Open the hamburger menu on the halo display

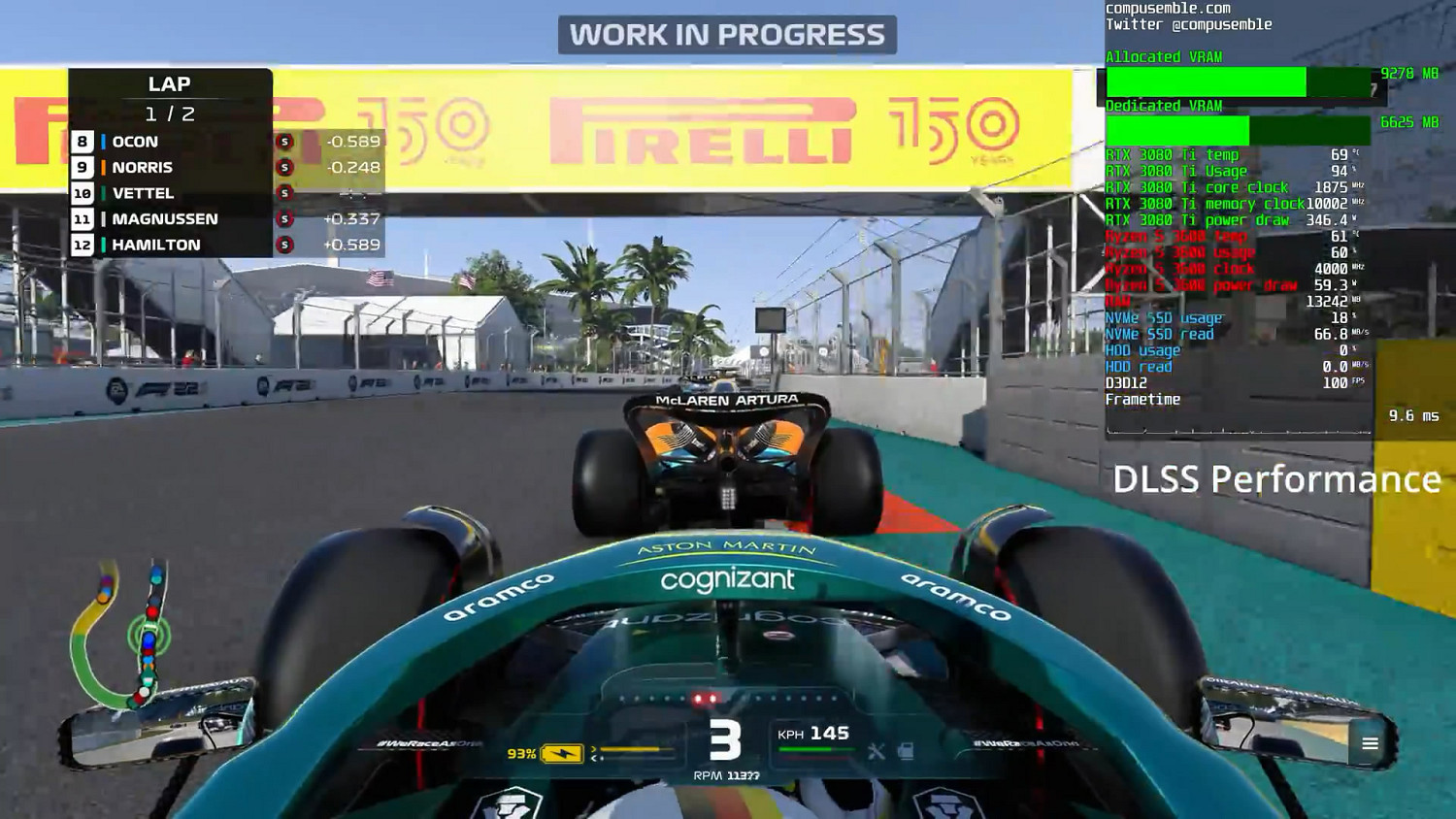[x=1370, y=743]
